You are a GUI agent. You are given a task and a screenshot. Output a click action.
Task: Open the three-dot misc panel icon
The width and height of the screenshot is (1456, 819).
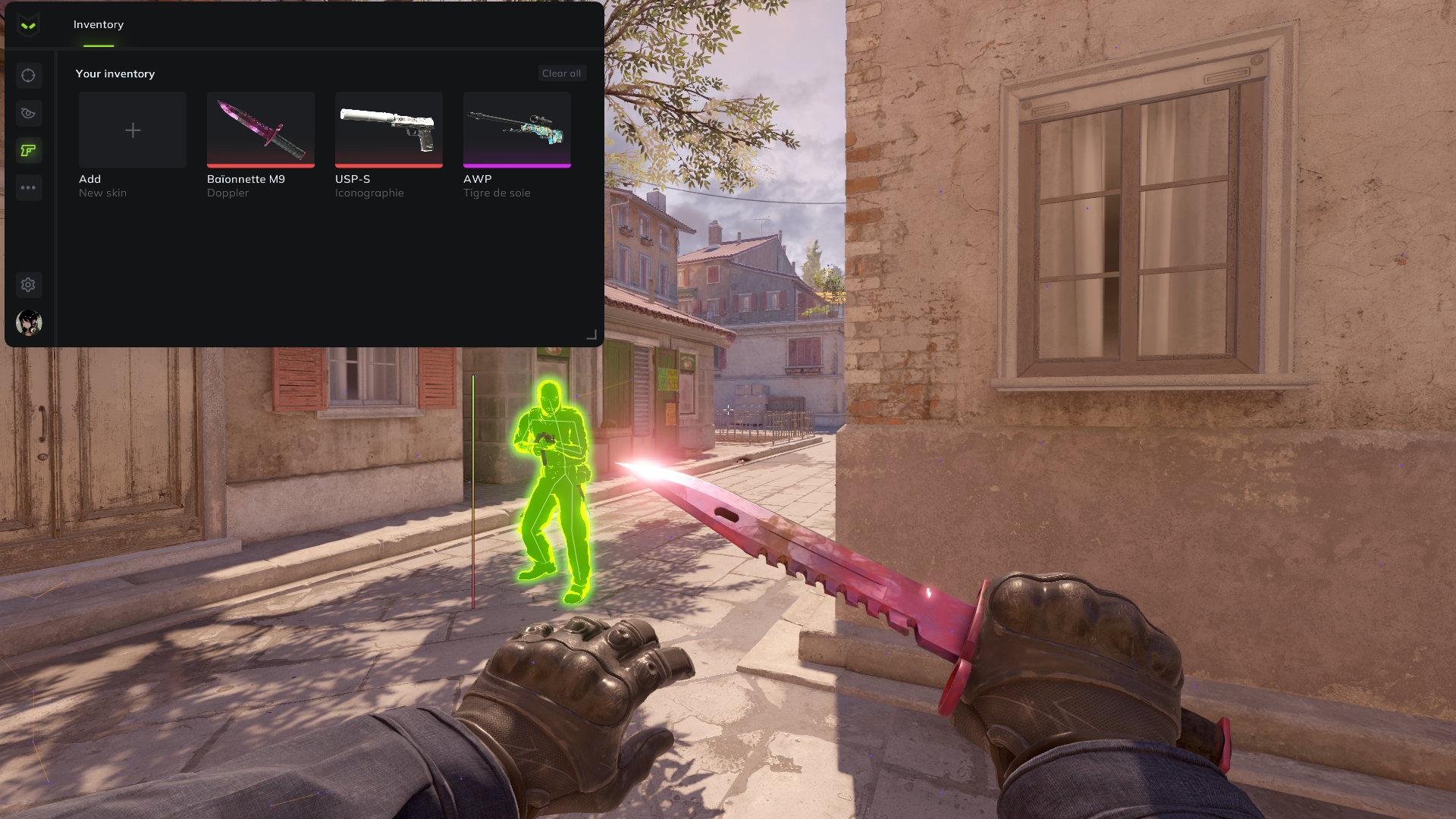pyautogui.click(x=29, y=187)
